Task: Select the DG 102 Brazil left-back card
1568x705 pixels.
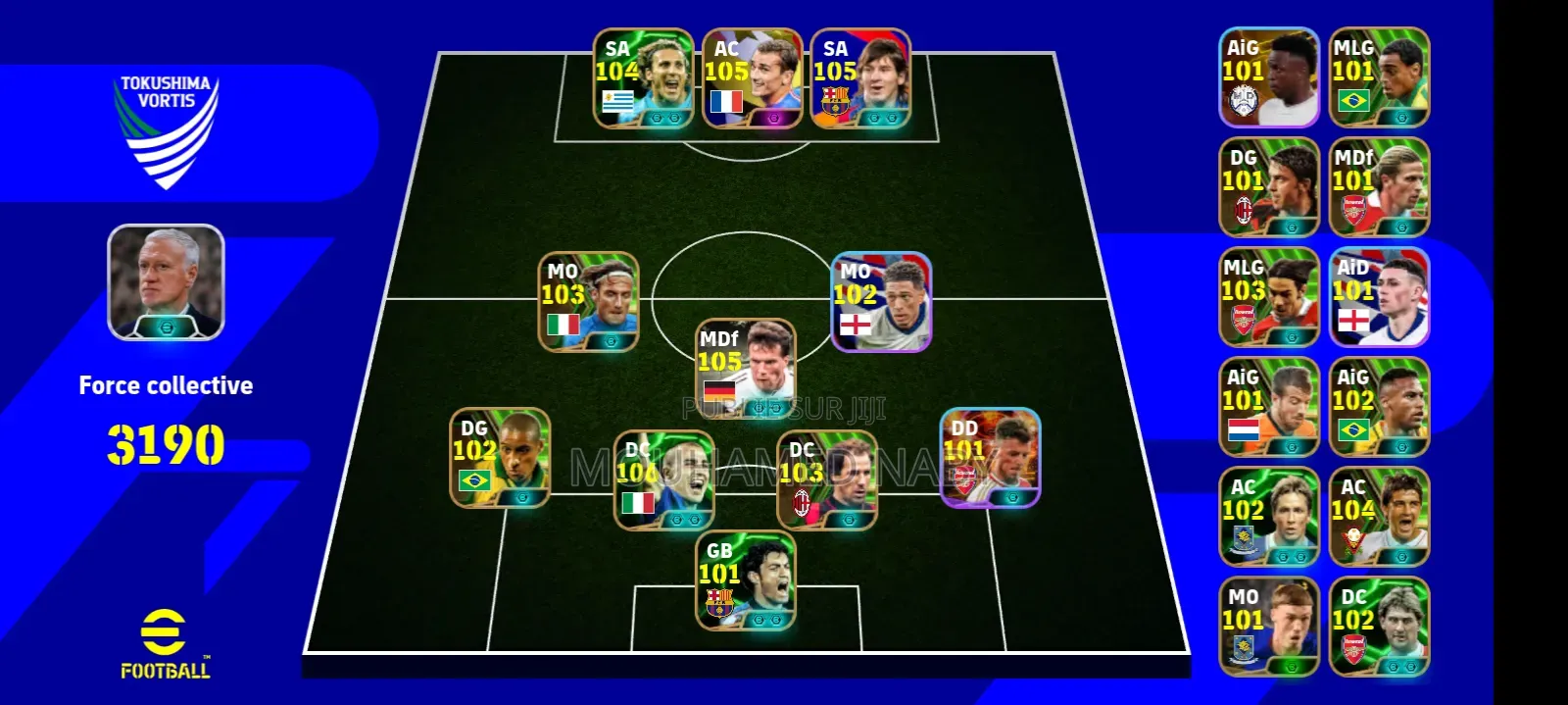Action: [500, 458]
